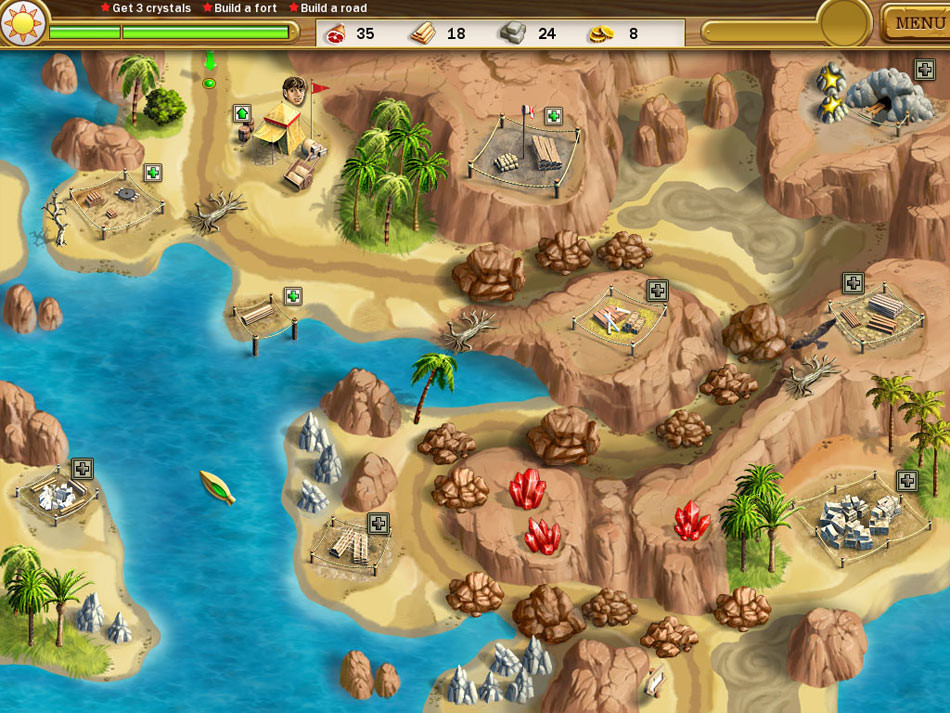Click the grey plus above the stacked lumber plot
Screen dimensions: 950x713
click(x=852, y=283)
